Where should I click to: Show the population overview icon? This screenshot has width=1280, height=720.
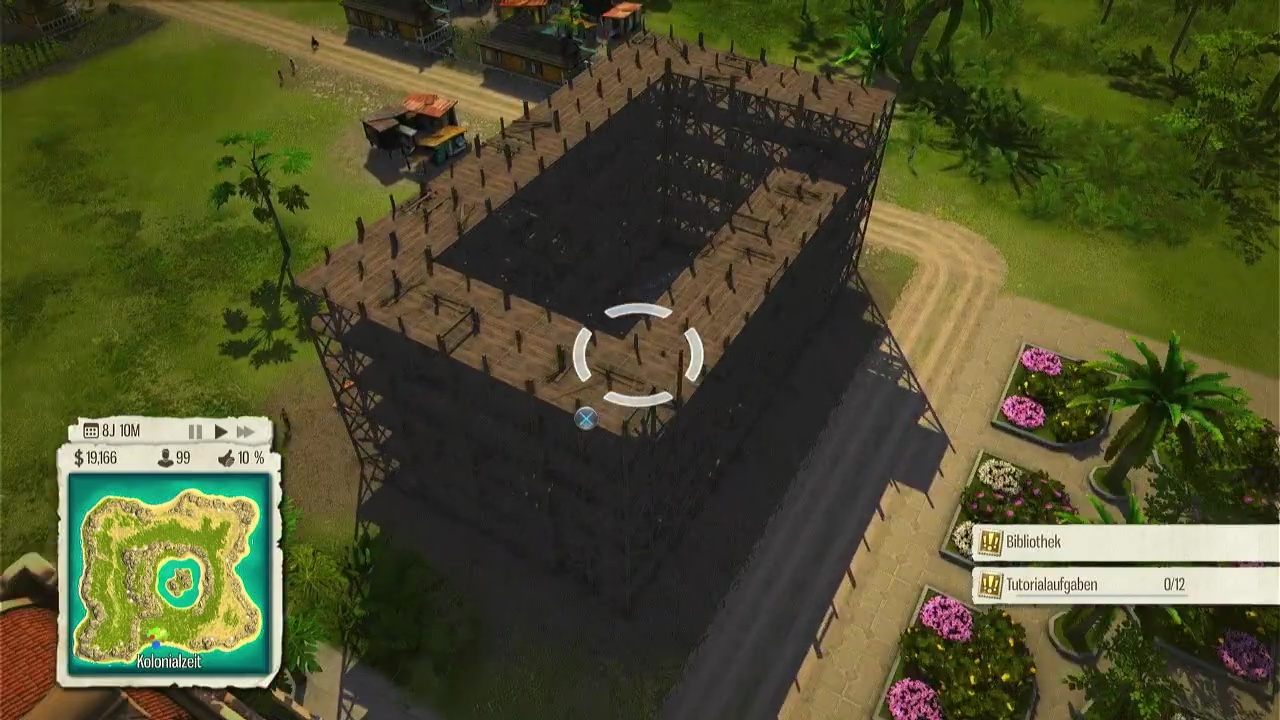pos(166,458)
